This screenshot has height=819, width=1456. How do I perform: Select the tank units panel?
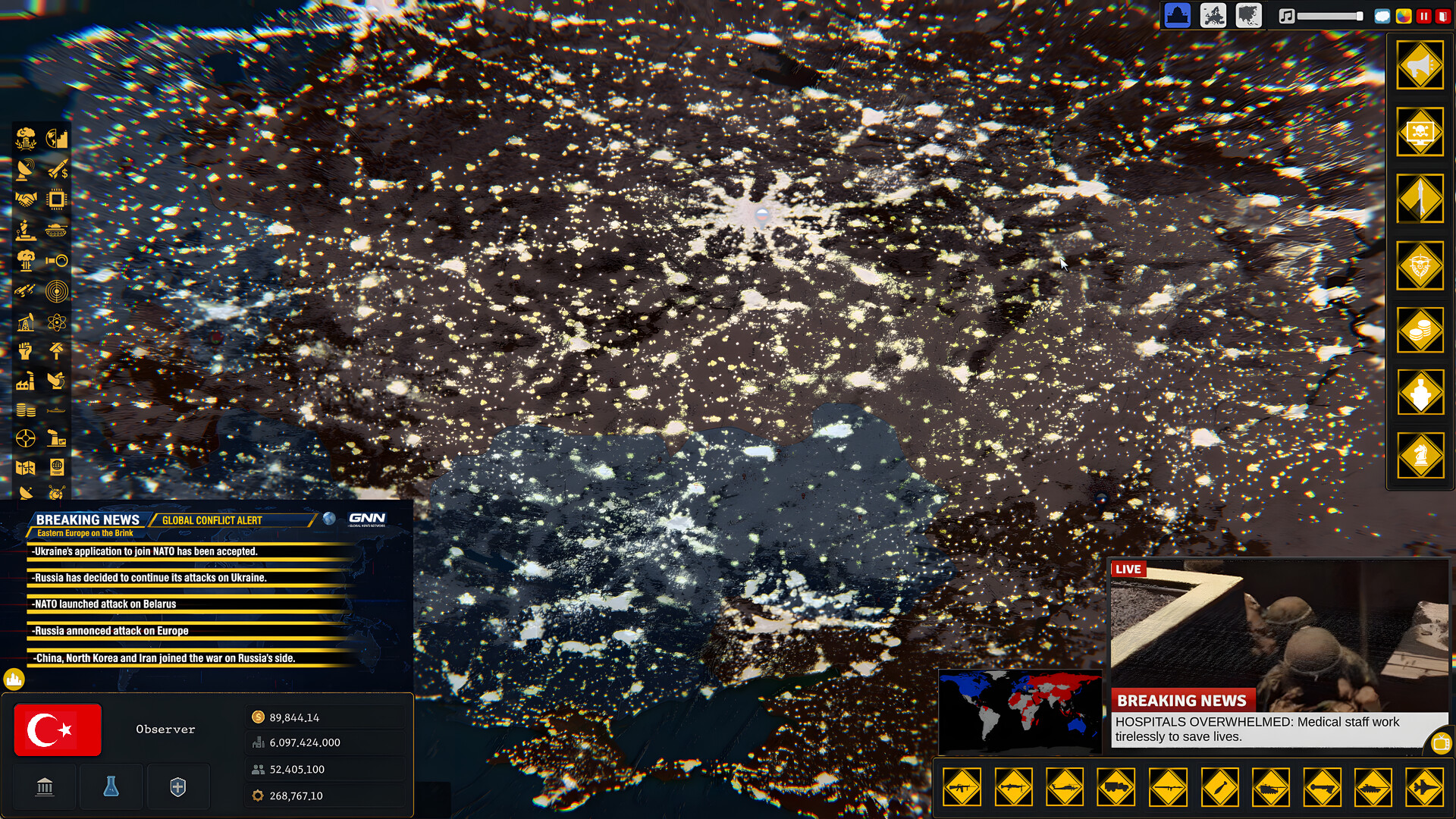[56, 230]
